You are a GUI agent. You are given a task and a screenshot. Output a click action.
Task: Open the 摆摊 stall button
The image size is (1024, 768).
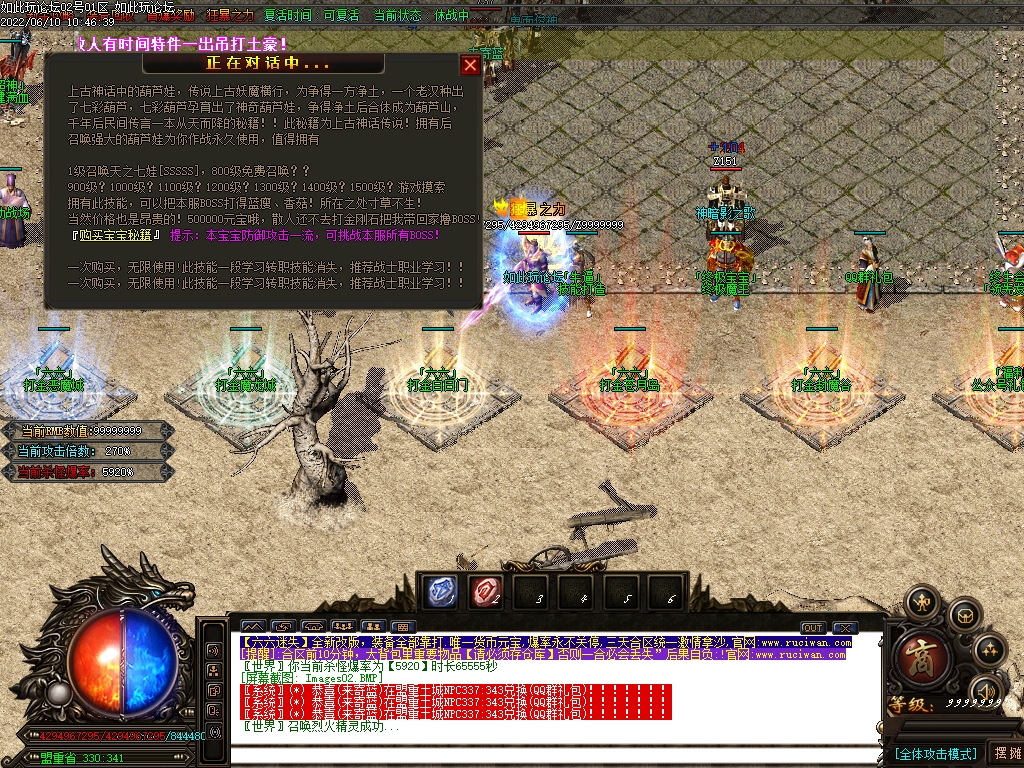point(1005,753)
